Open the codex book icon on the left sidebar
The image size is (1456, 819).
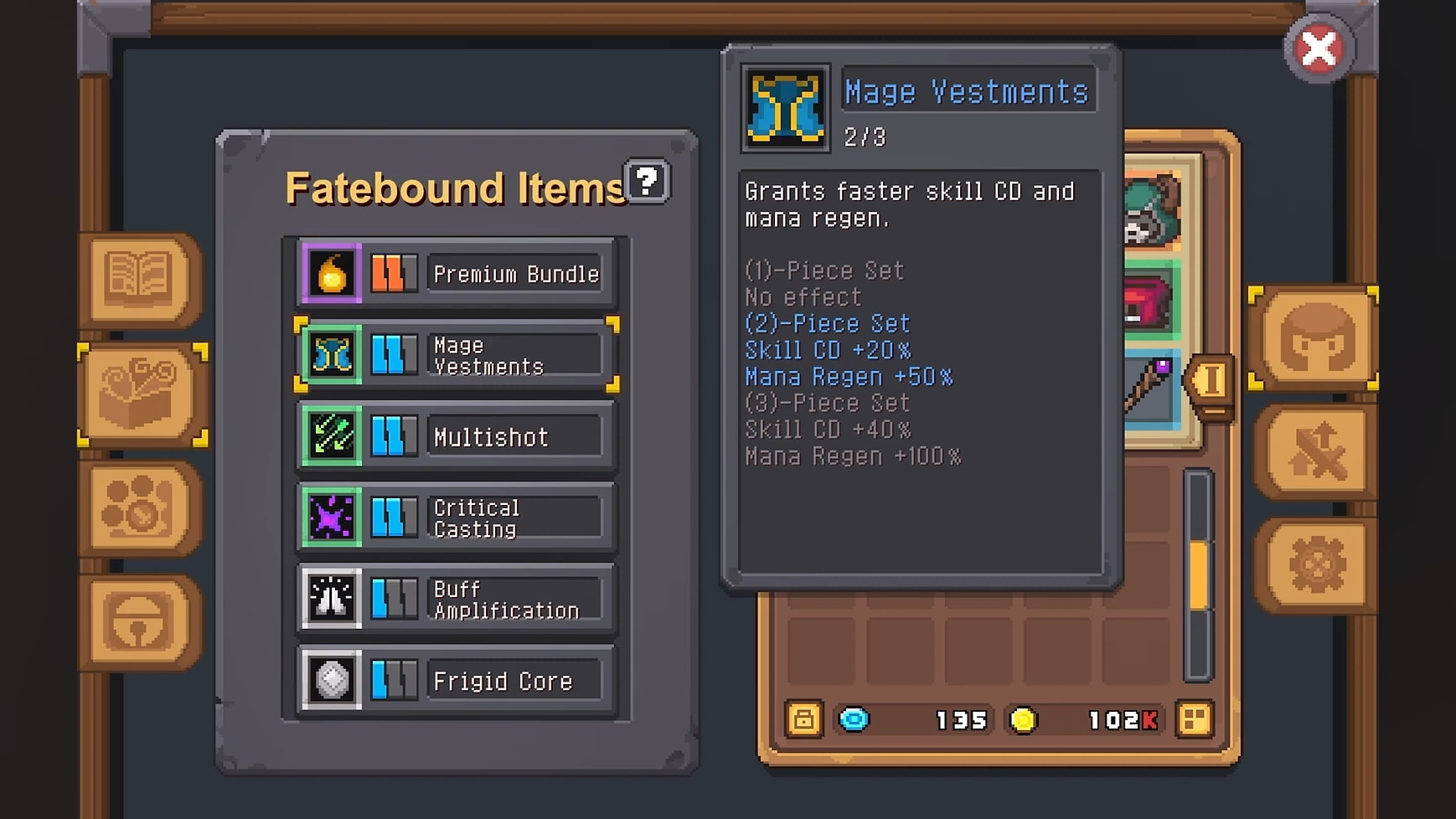point(139,279)
